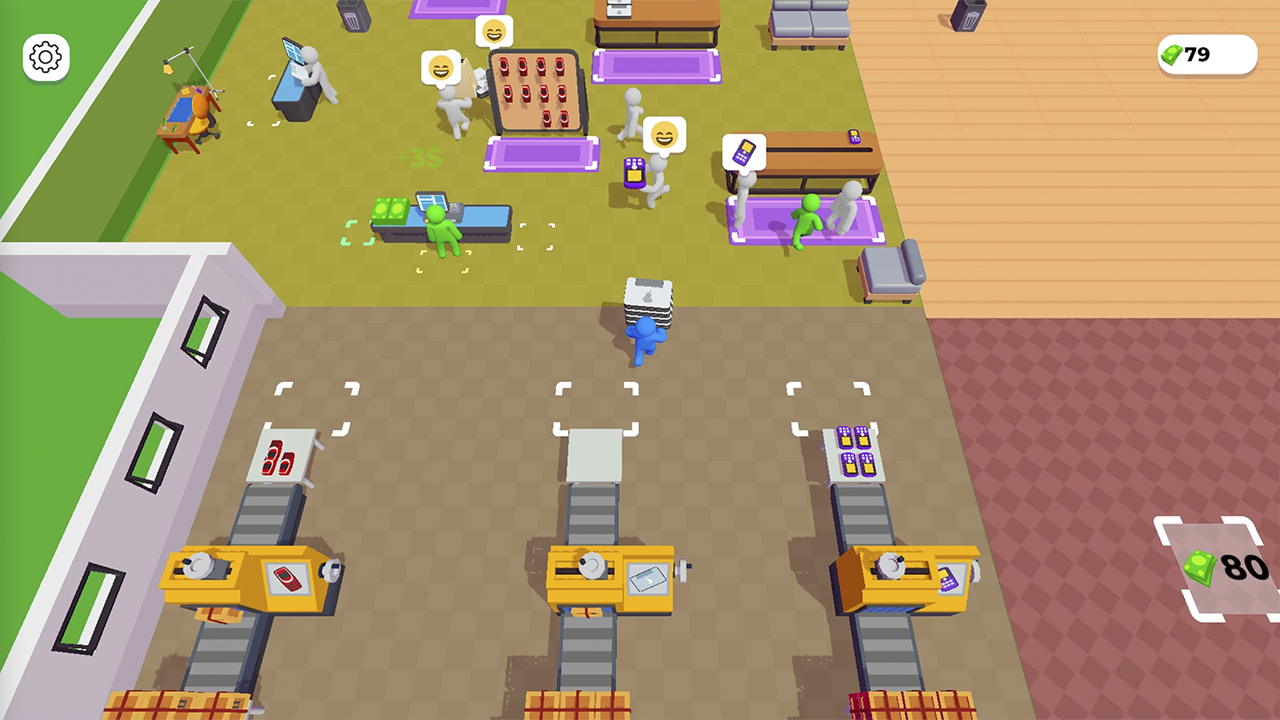Select the phone assembly machine on right
Screen dimensions: 1280x720
(x=907, y=575)
